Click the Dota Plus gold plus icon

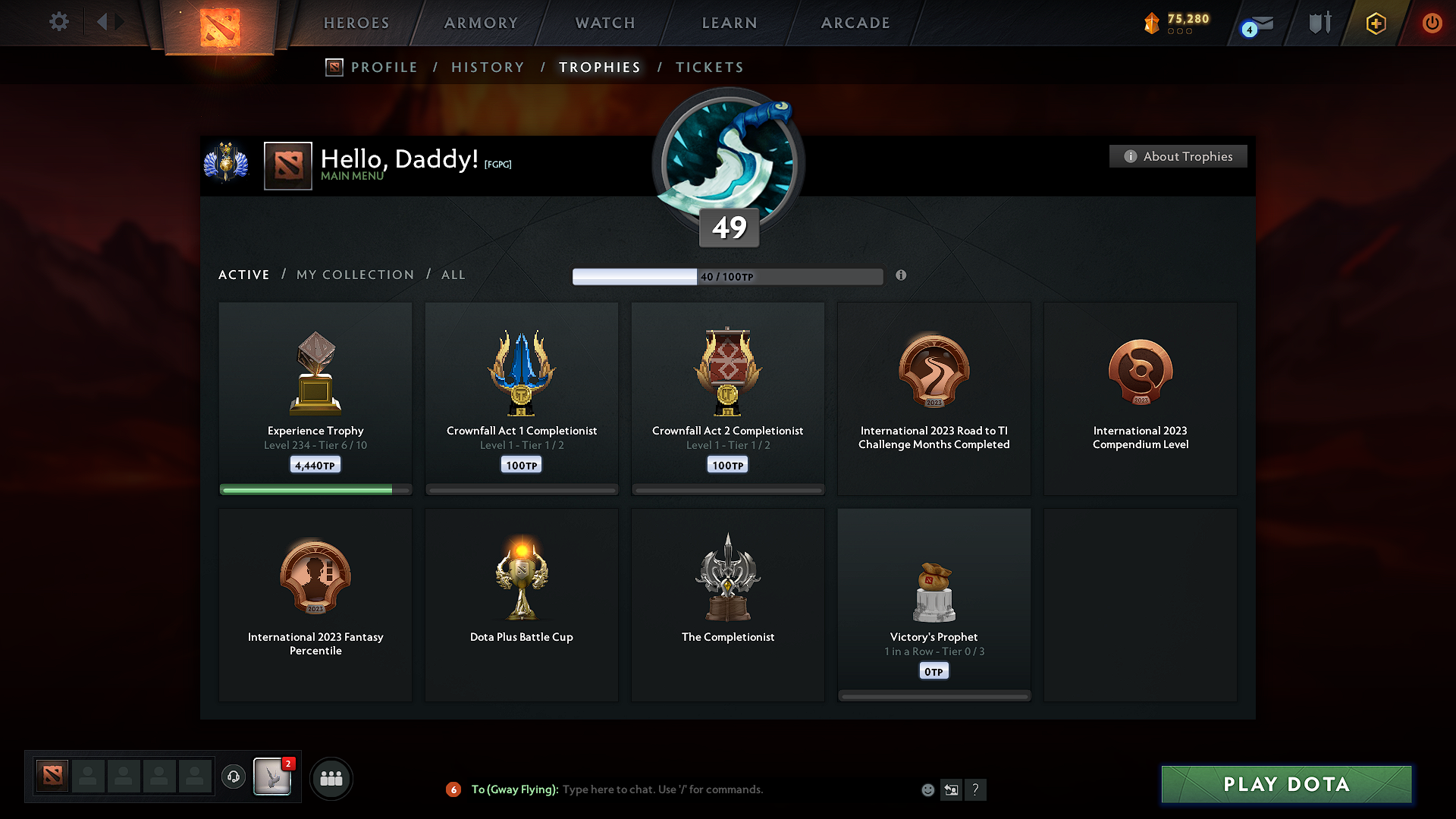[x=1376, y=23]
